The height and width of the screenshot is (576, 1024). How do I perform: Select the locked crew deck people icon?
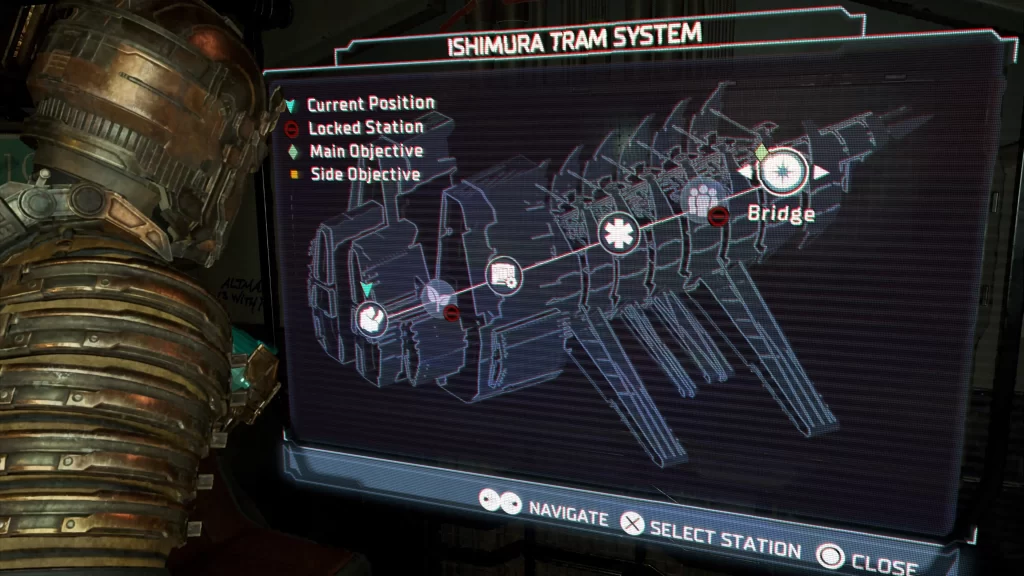click(700, 197)
